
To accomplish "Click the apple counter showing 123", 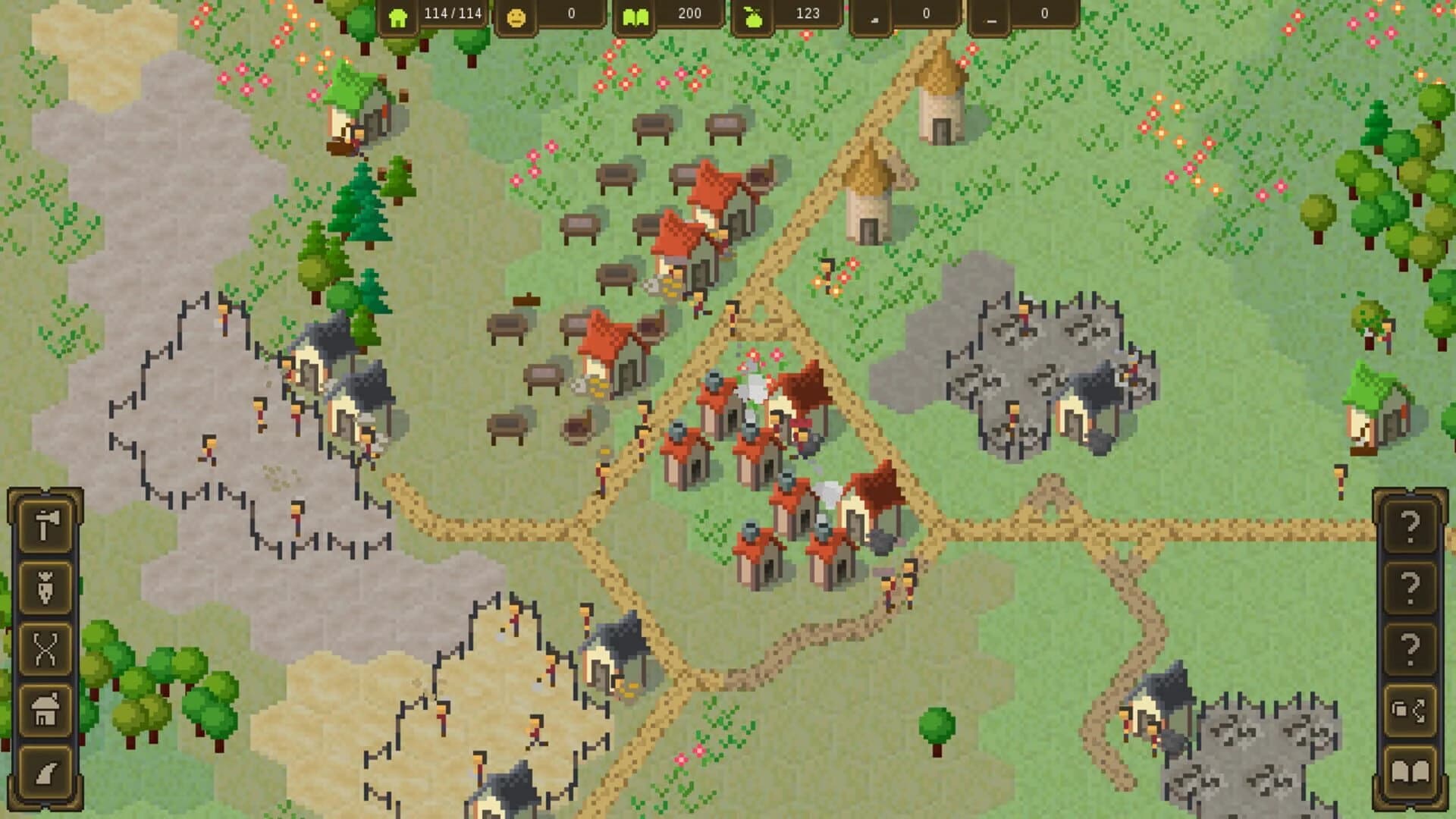I will coord(753,15).
